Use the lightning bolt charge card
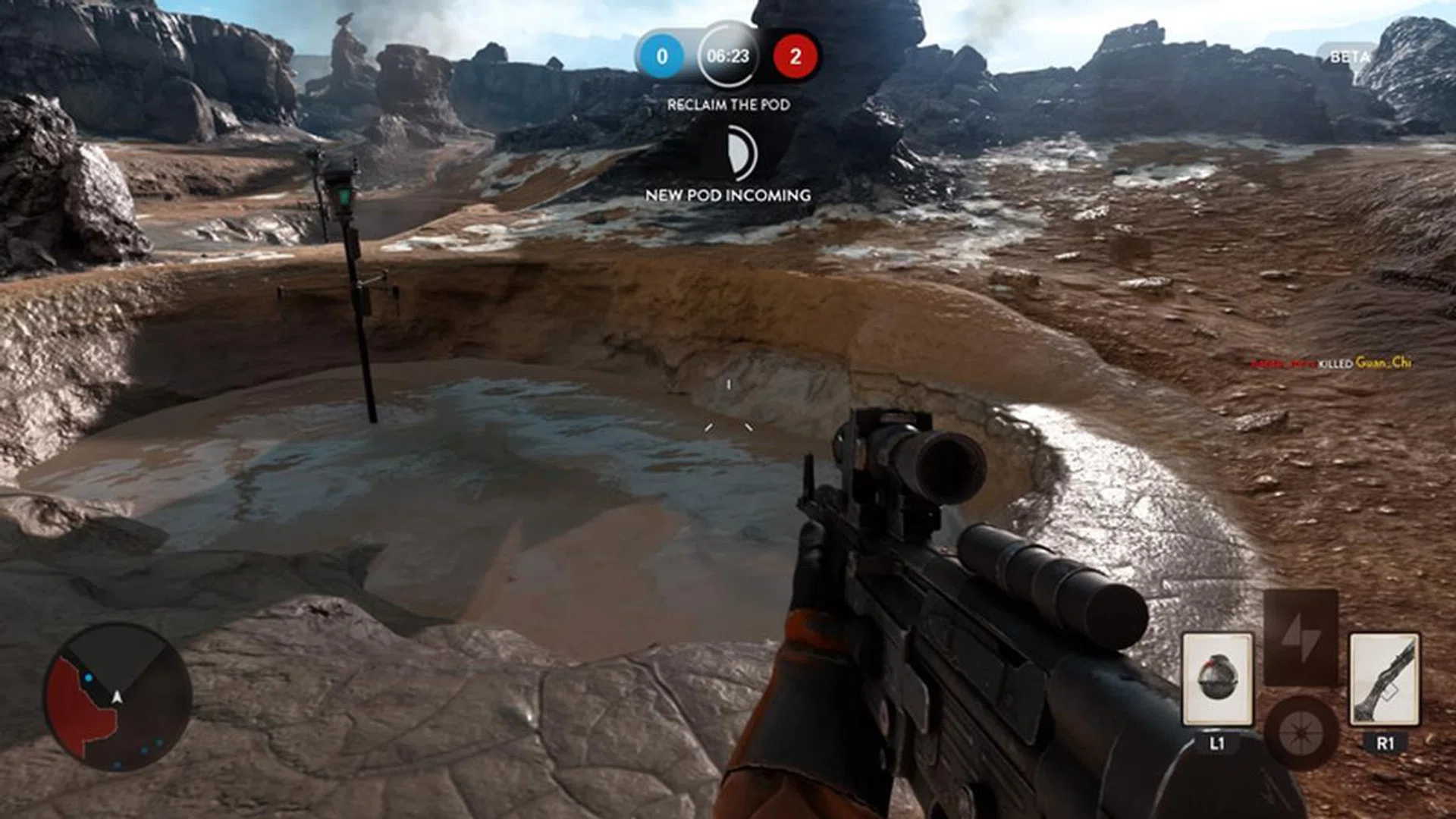 (x=1300, y=637)
